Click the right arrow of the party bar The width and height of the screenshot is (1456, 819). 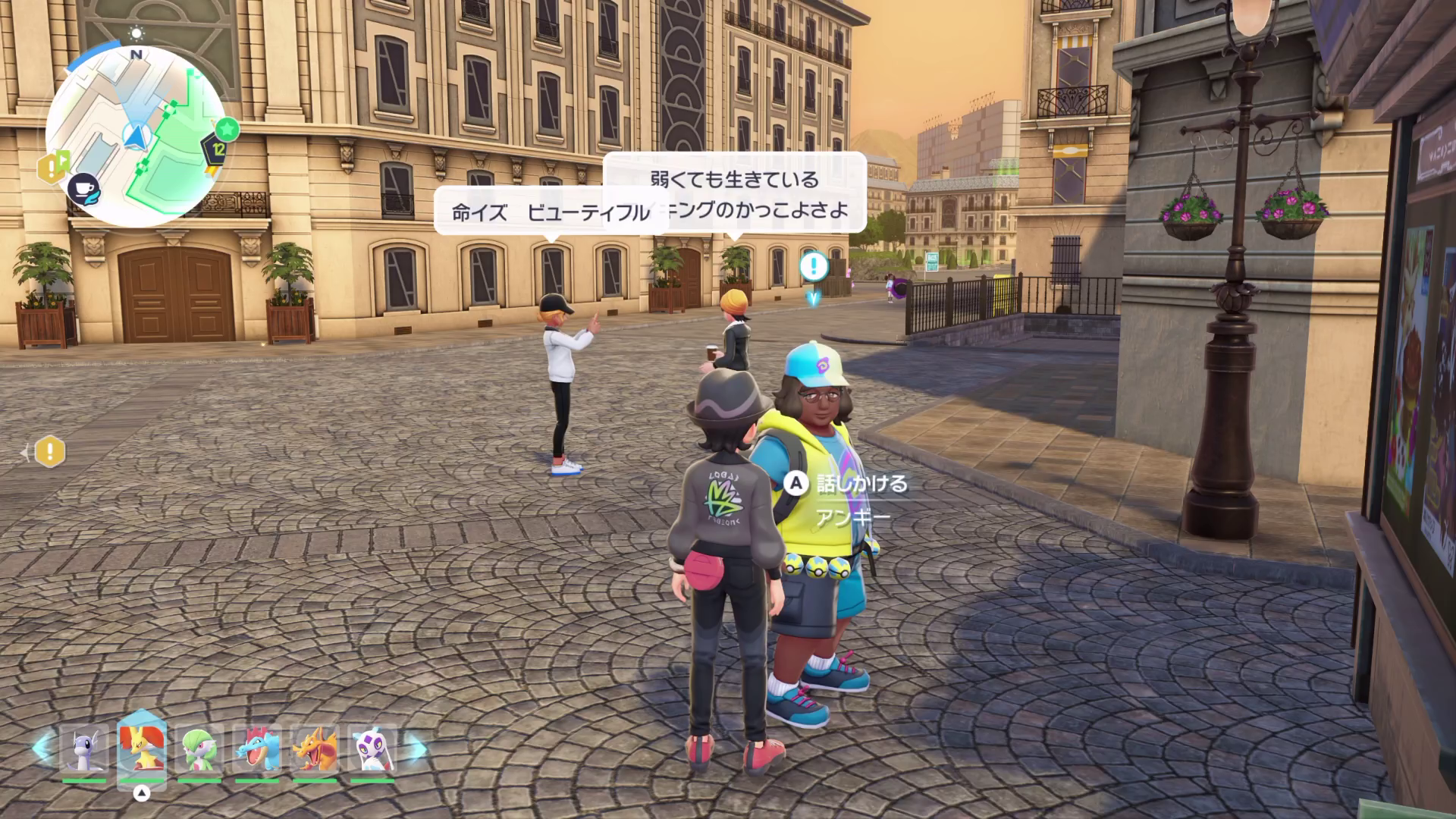tap(416, 750)
